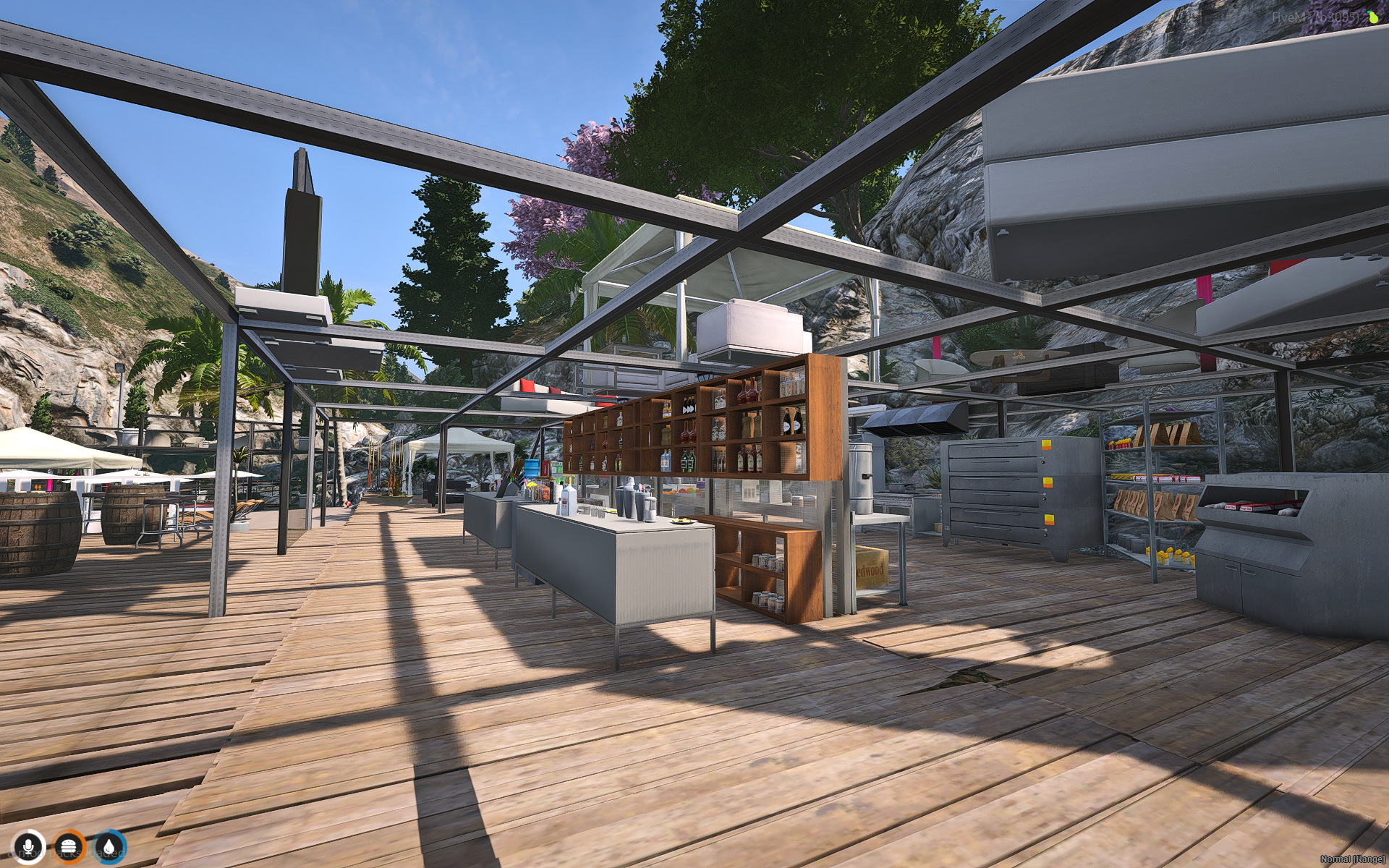Click the Normal [Range] voice indicator

(x=1352, y=859)
